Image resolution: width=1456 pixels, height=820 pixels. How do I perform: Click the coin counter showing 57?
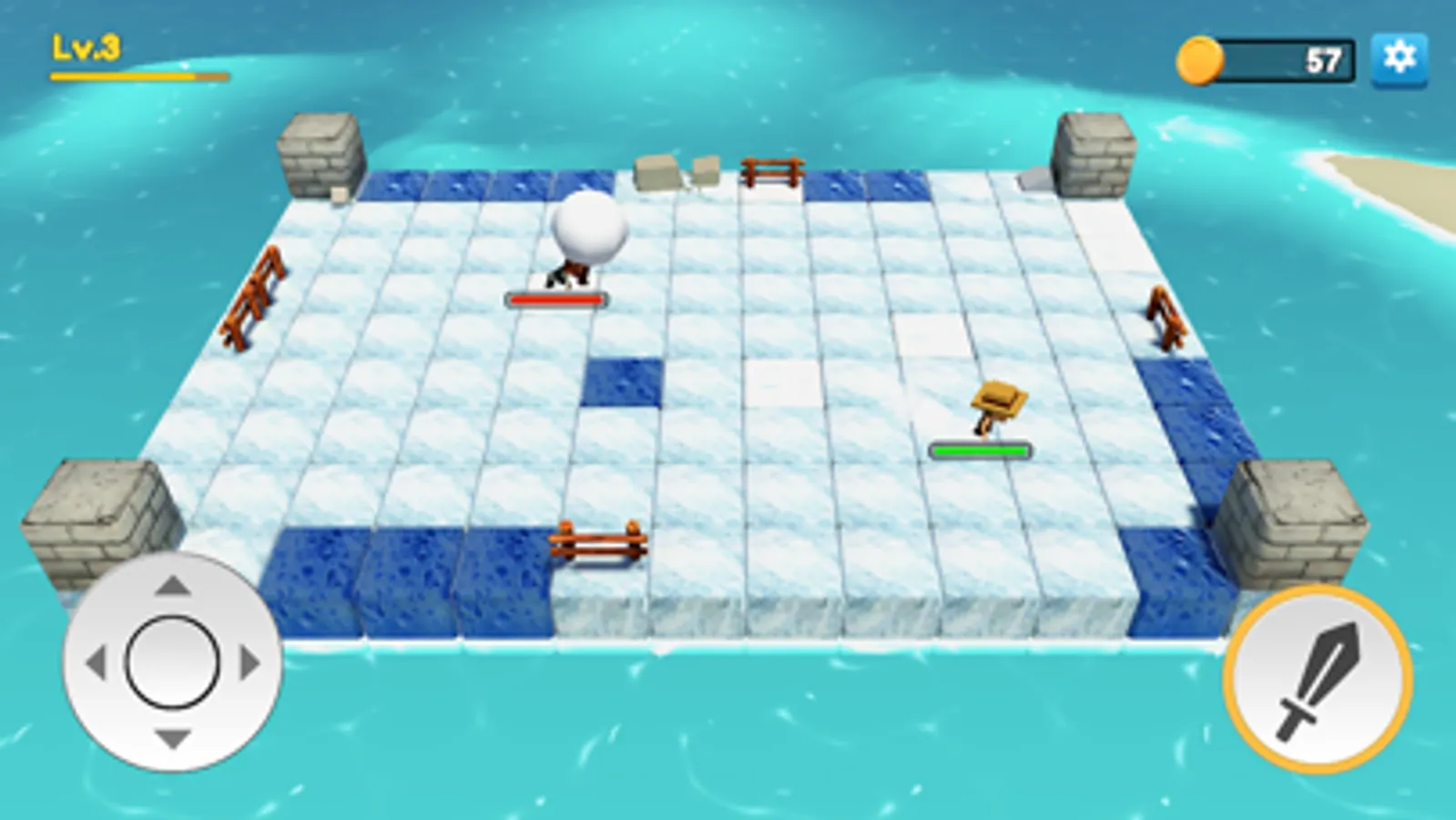1322,58
